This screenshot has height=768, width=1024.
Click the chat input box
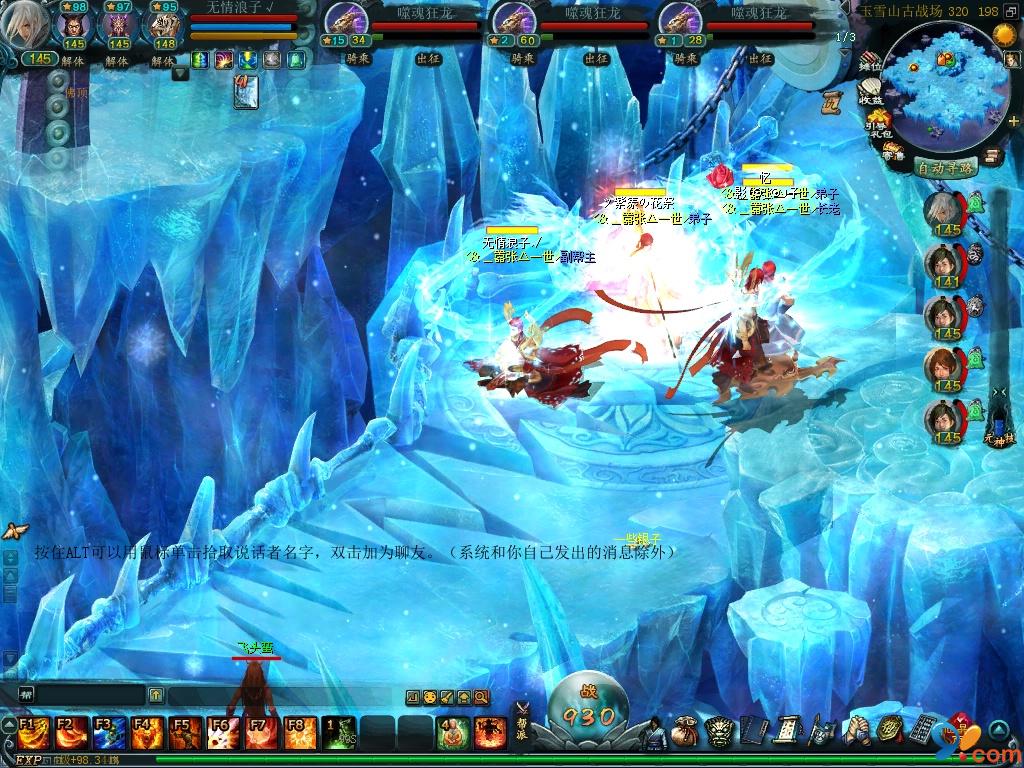pos(80,695)
